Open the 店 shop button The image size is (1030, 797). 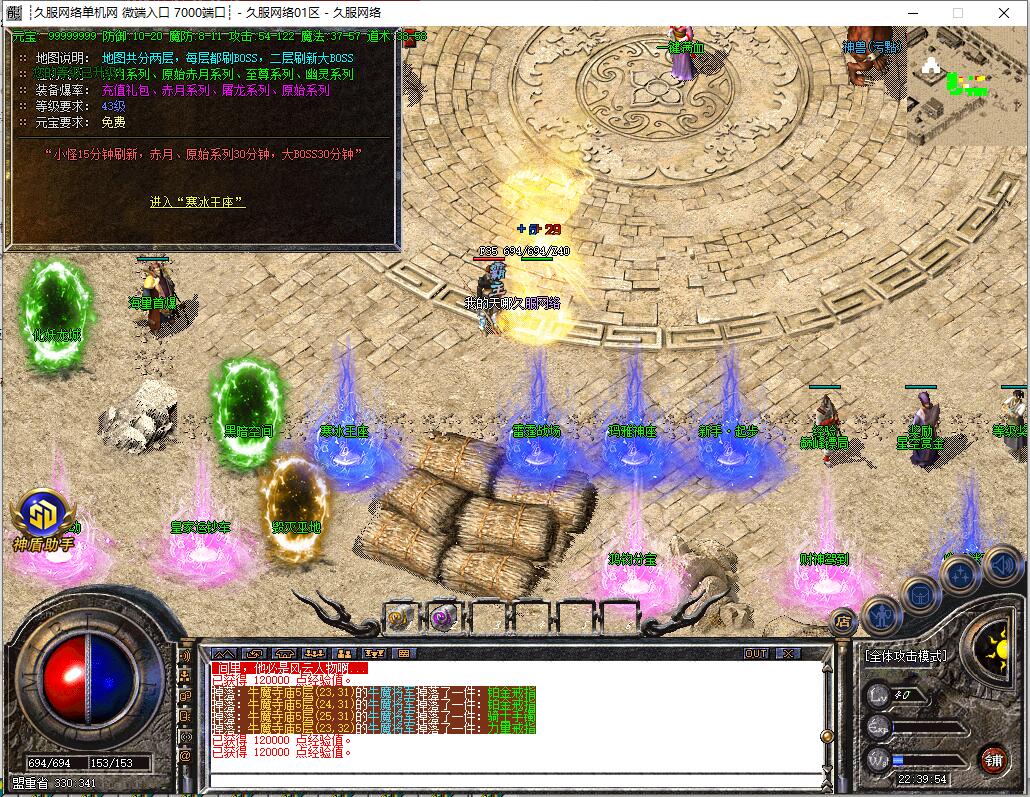pyautogui.click(x=842, y=621)
